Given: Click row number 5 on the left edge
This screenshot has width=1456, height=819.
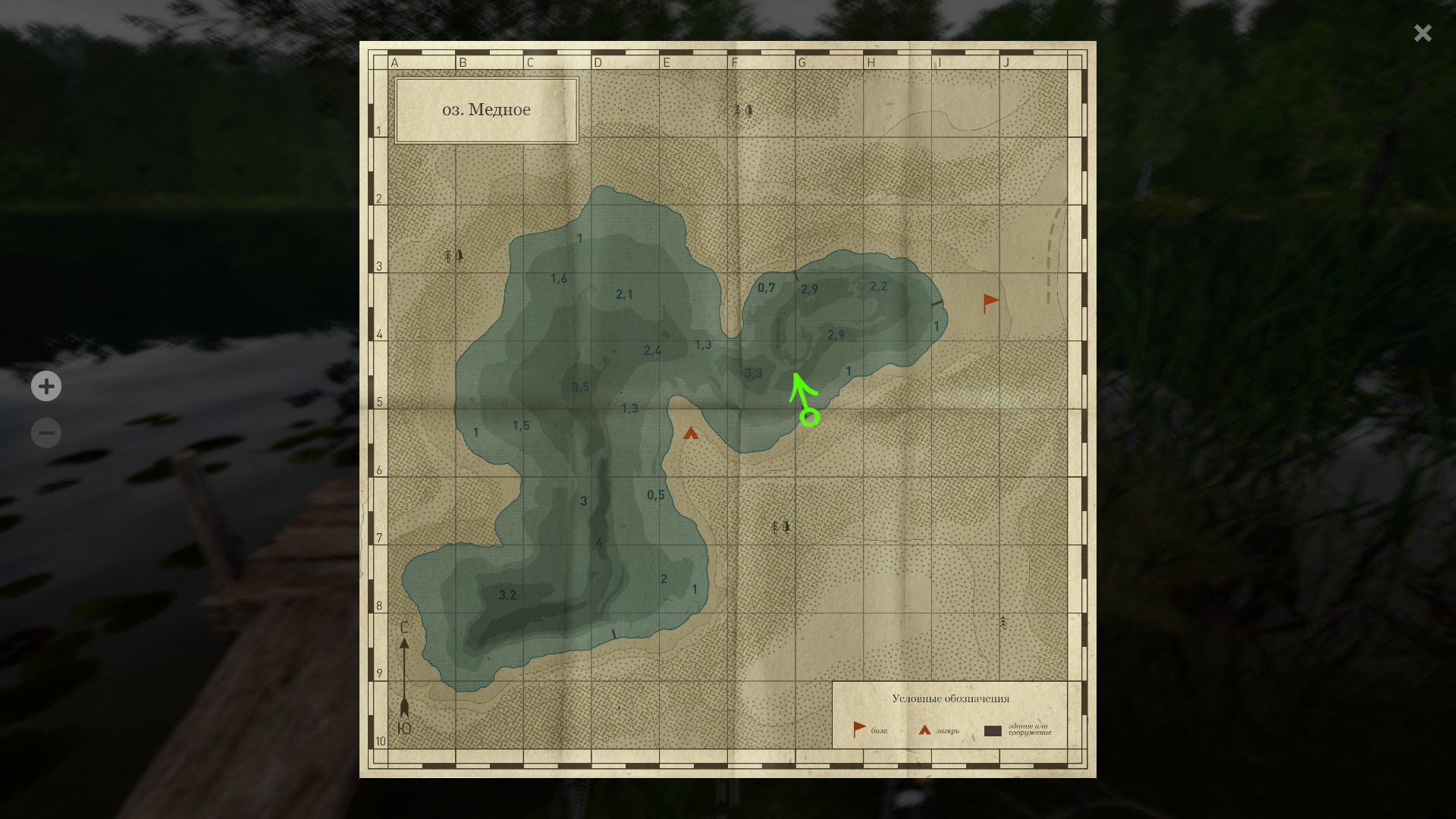Looking at the screenshot, I should [x=381, y=401].
